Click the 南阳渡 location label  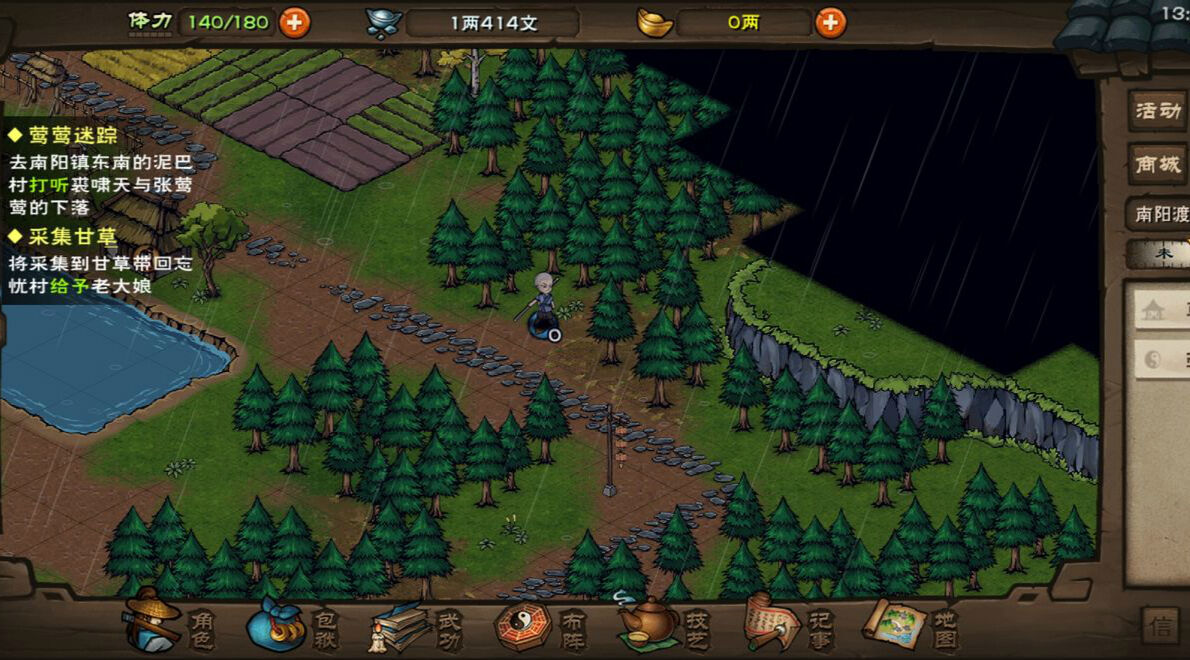click(x=1160, y=214)
